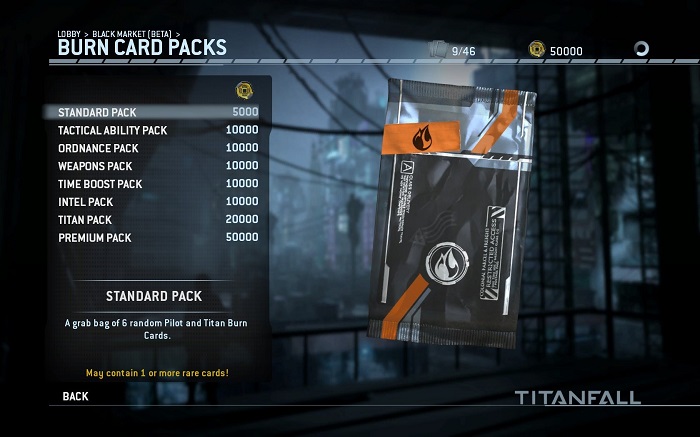Click the Lobby breadcrumb link
Screen dimensions: 700x437
[x=69, y=34]
